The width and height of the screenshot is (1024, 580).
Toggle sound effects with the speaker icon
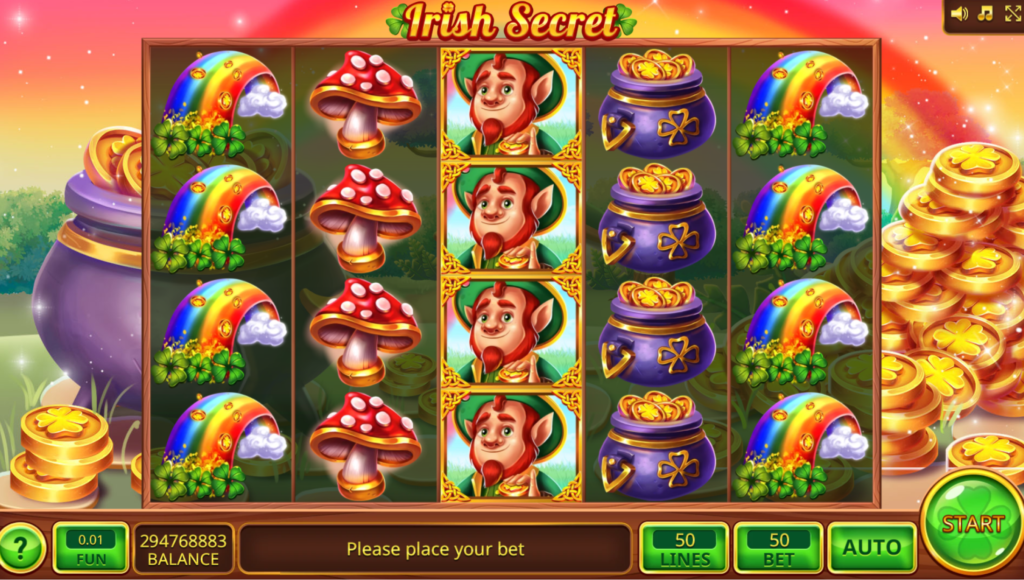coord(960,14)
